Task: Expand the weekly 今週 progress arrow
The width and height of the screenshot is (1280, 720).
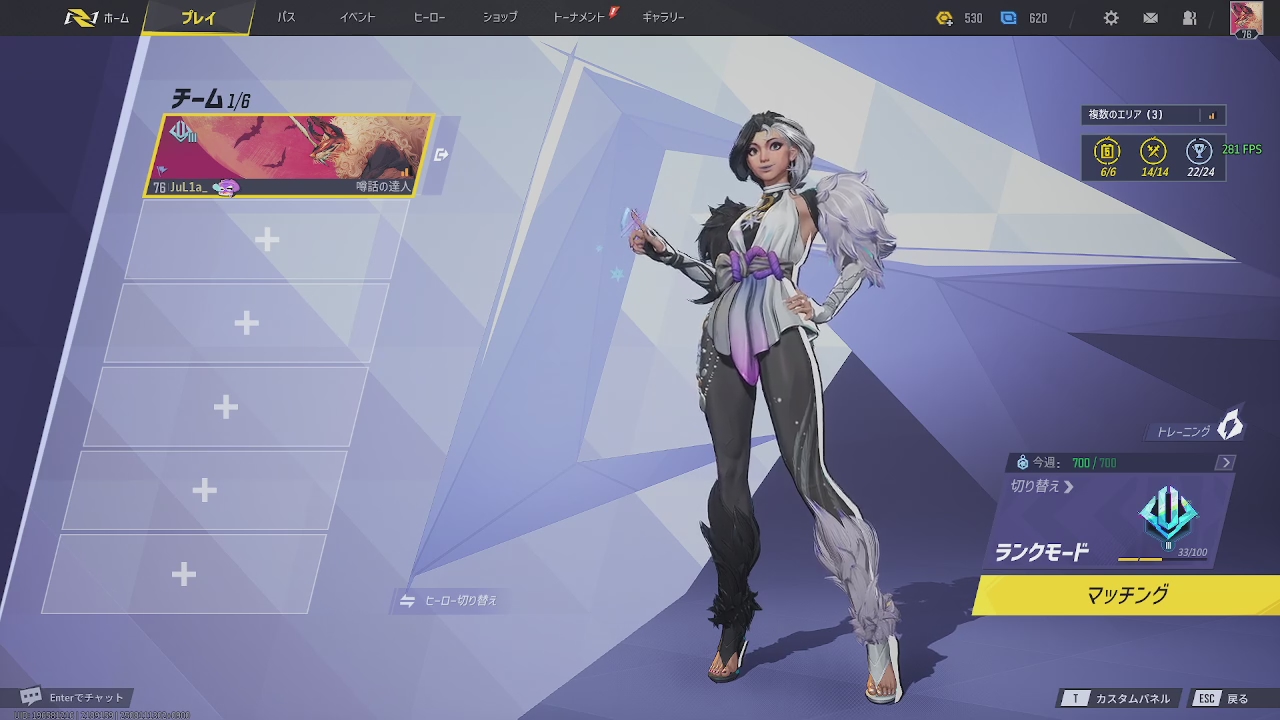Action: point(1226,462)
